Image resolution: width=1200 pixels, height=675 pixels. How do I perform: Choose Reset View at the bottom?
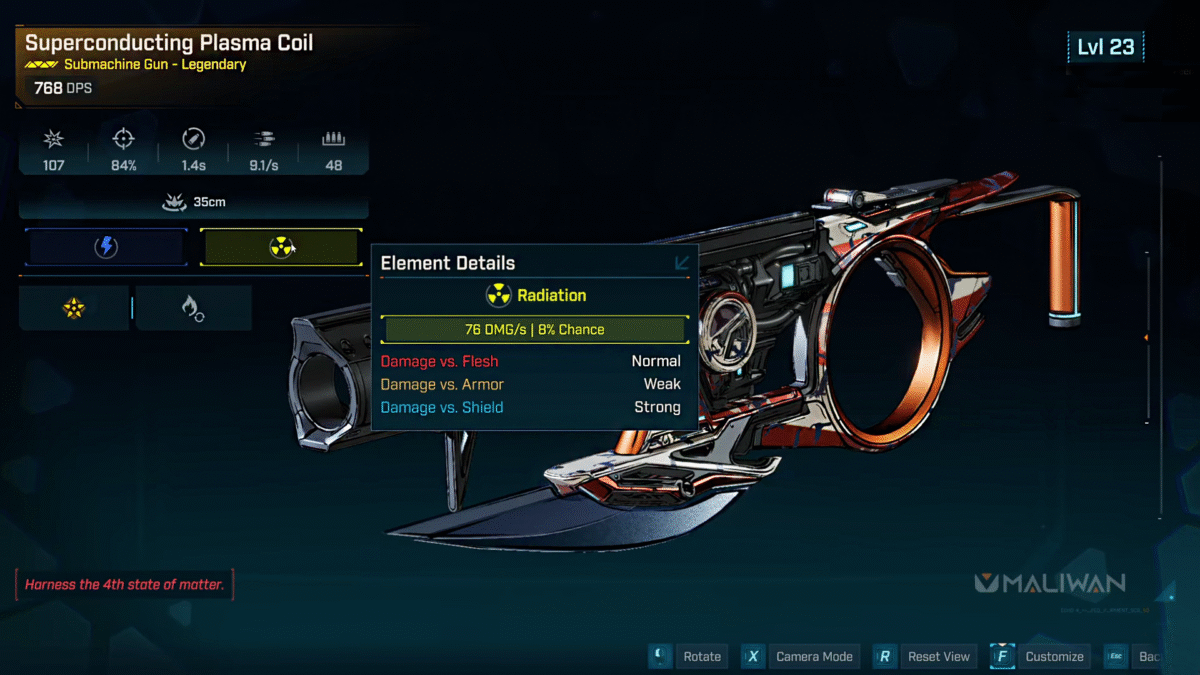(938, 656)
